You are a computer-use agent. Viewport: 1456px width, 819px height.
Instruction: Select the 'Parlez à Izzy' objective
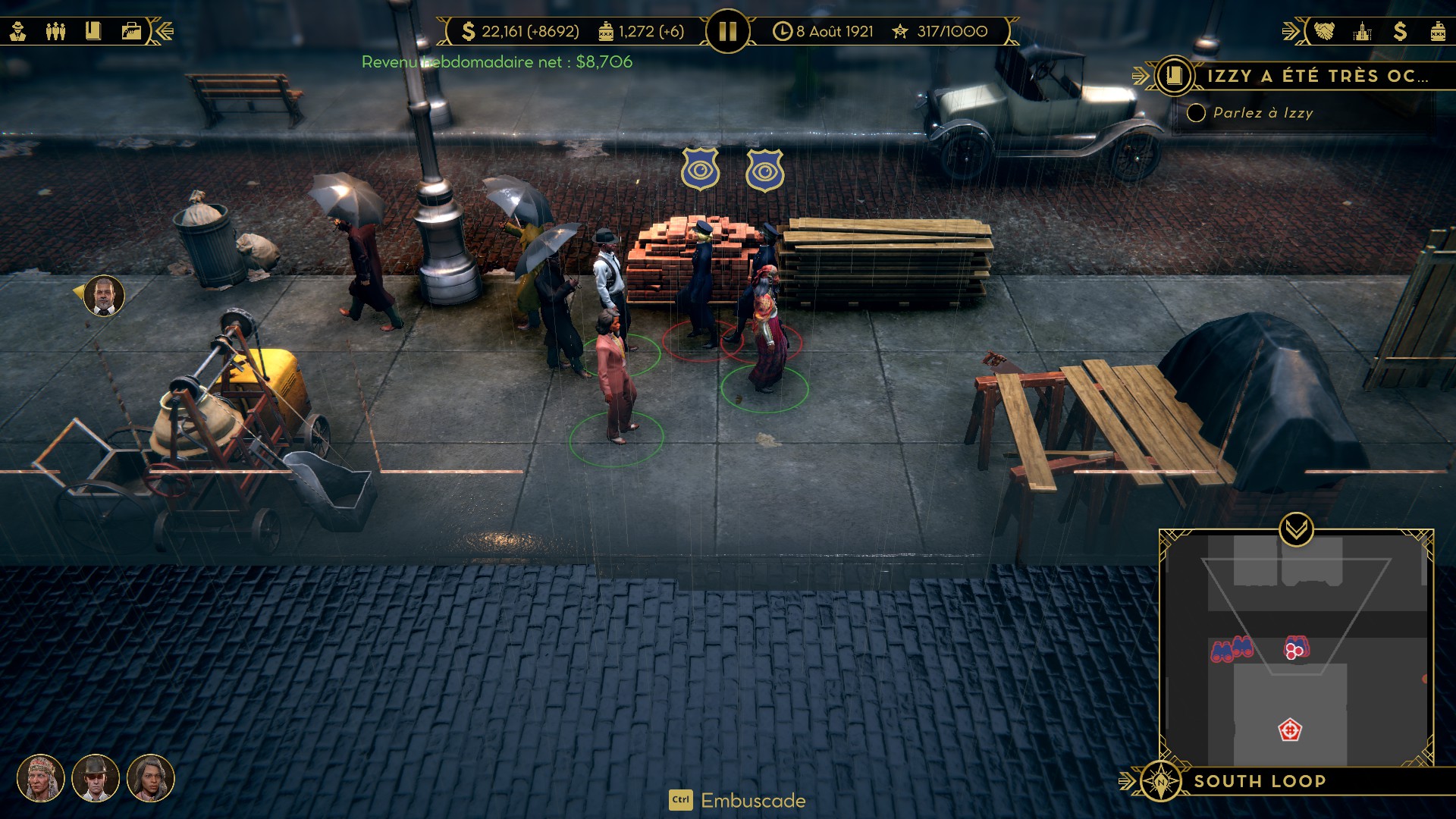(1263, 113)
